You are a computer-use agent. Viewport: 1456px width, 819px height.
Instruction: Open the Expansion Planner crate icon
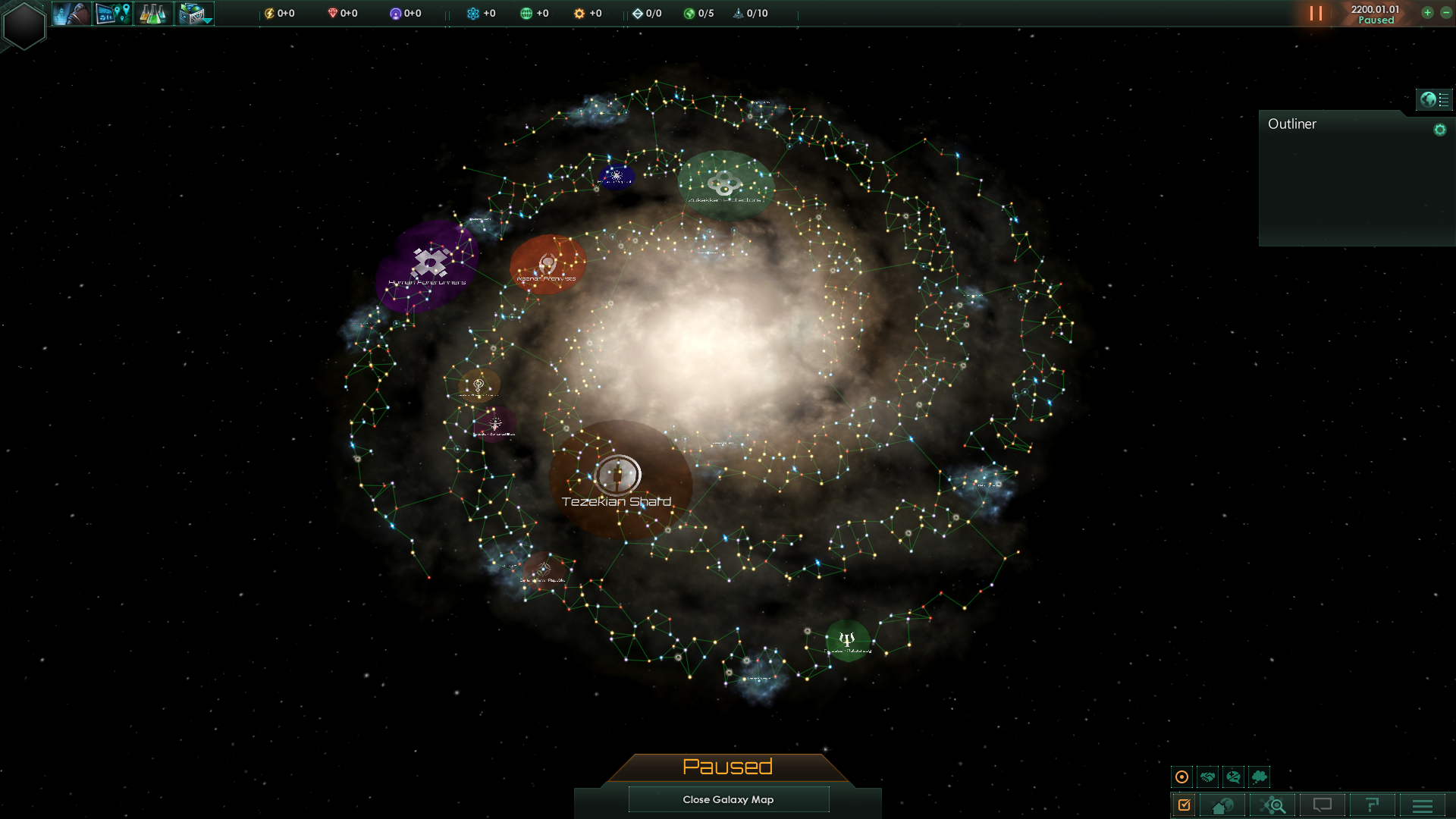click(x=188, y=11)
